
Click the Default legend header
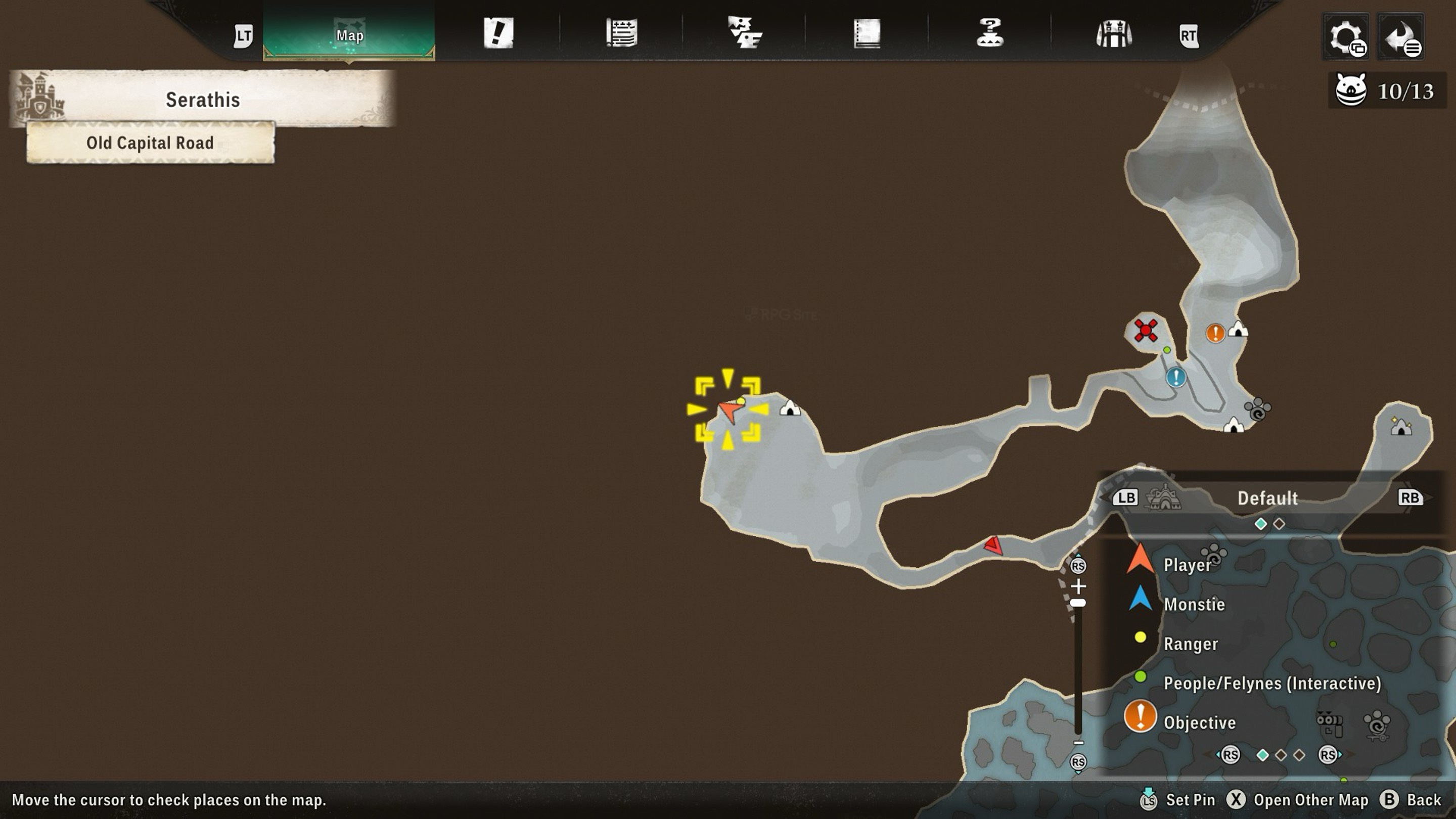point(1267,498)
